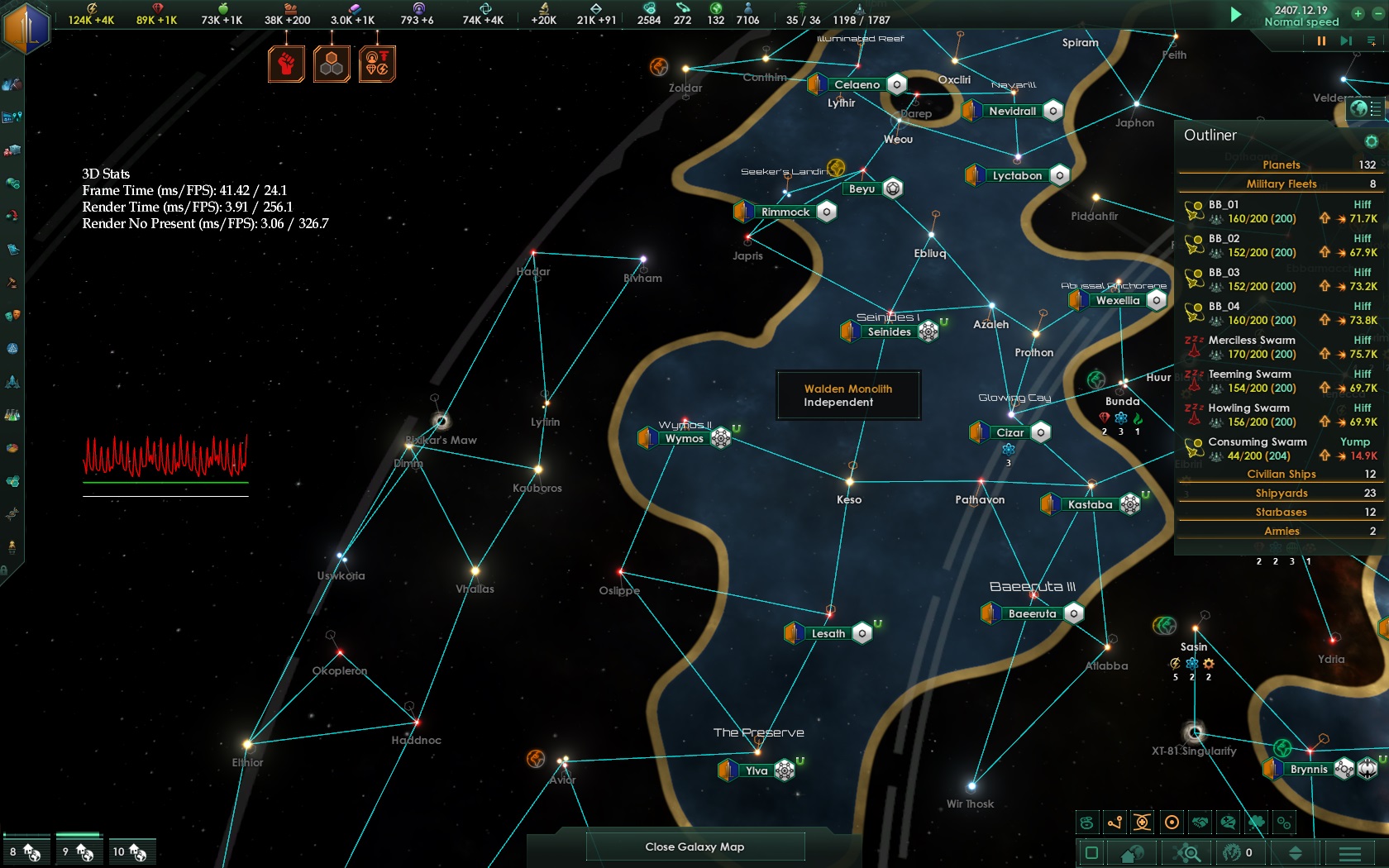Close the Galaxy Map
Screen dimensions: 1389x868
click(x=694, y=847)
